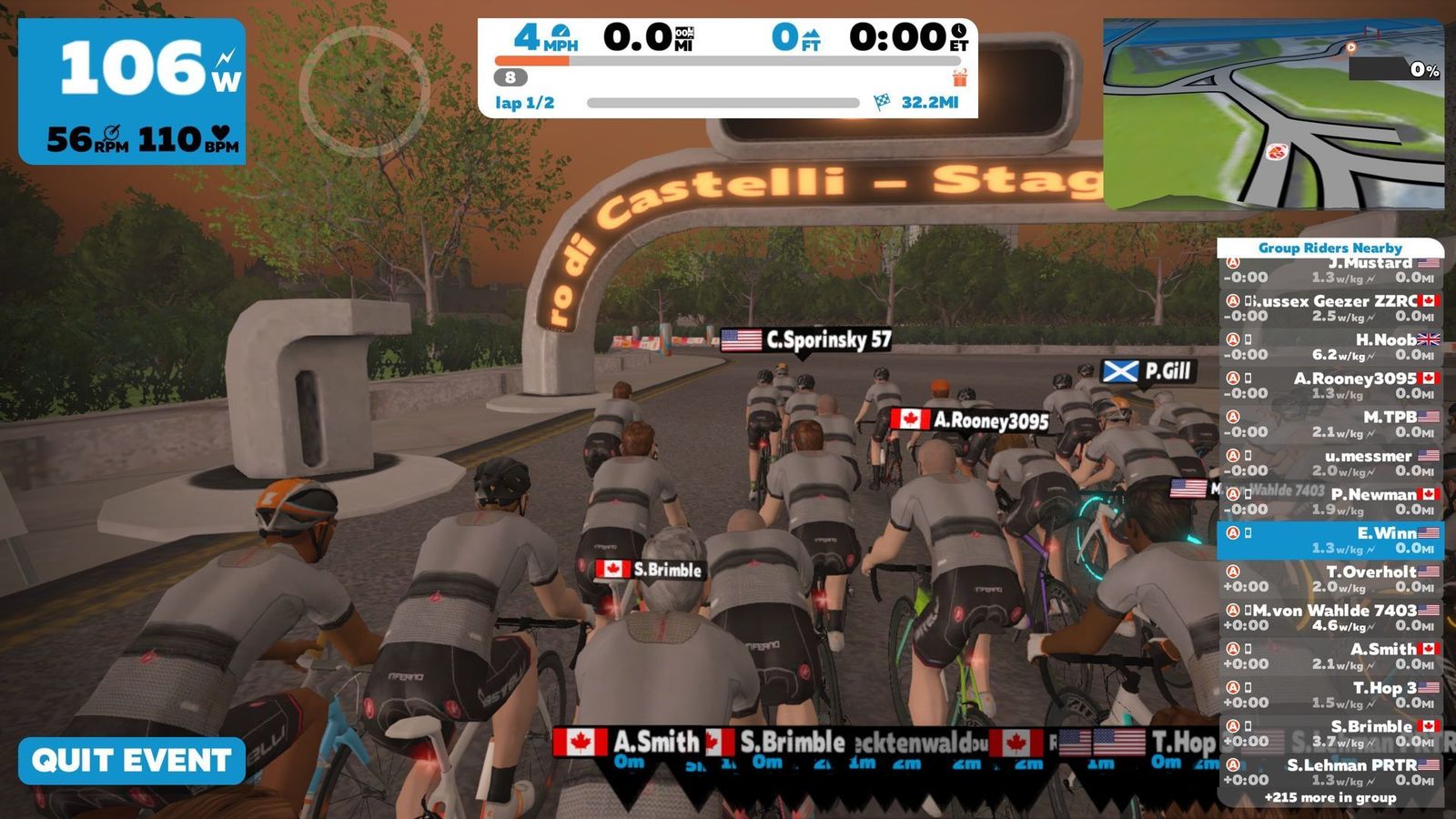Open the minimap in the corner
Viewport: 1456px width, 819px height.
point(1272,115)
